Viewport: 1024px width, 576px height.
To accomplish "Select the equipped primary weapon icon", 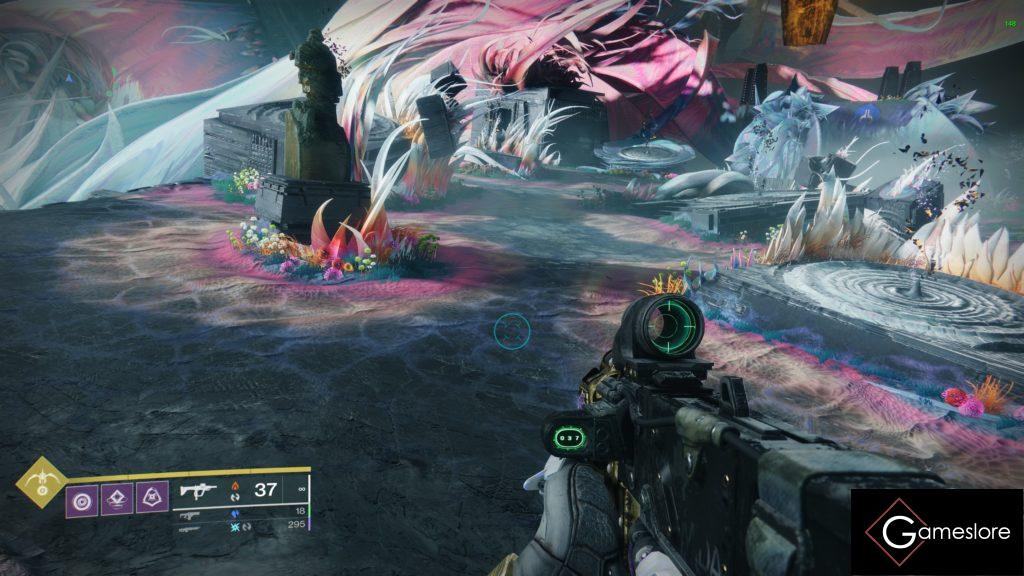I will click(198, 491).
